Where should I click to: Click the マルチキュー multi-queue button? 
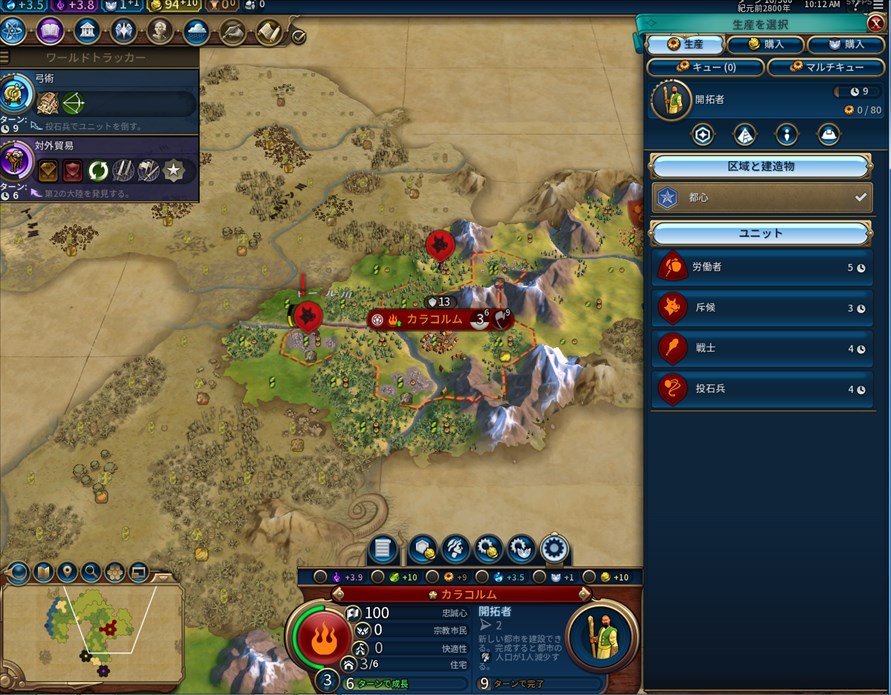(826, 67)
